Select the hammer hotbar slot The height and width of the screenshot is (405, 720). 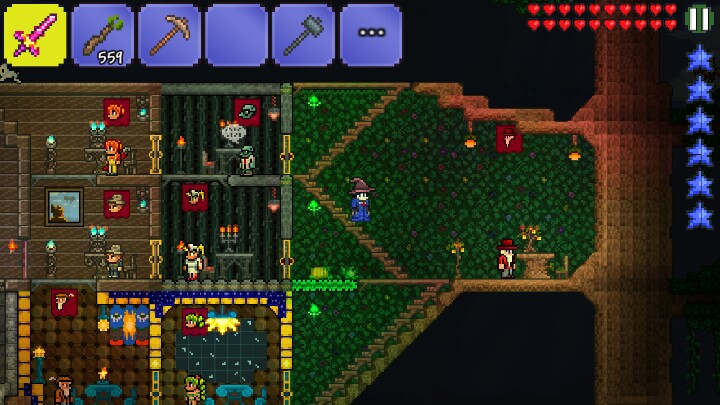point(303,35)
